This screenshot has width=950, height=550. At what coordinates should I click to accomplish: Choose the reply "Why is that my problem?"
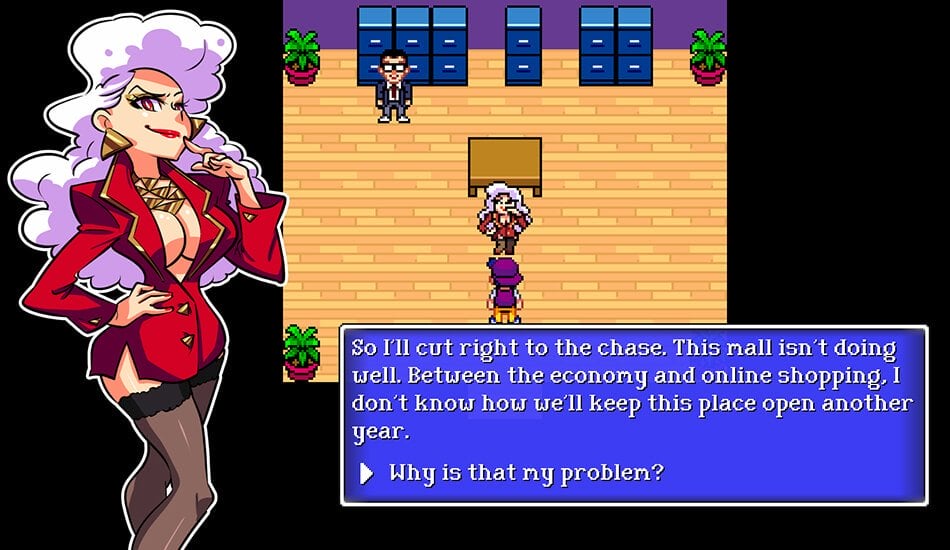525,472
